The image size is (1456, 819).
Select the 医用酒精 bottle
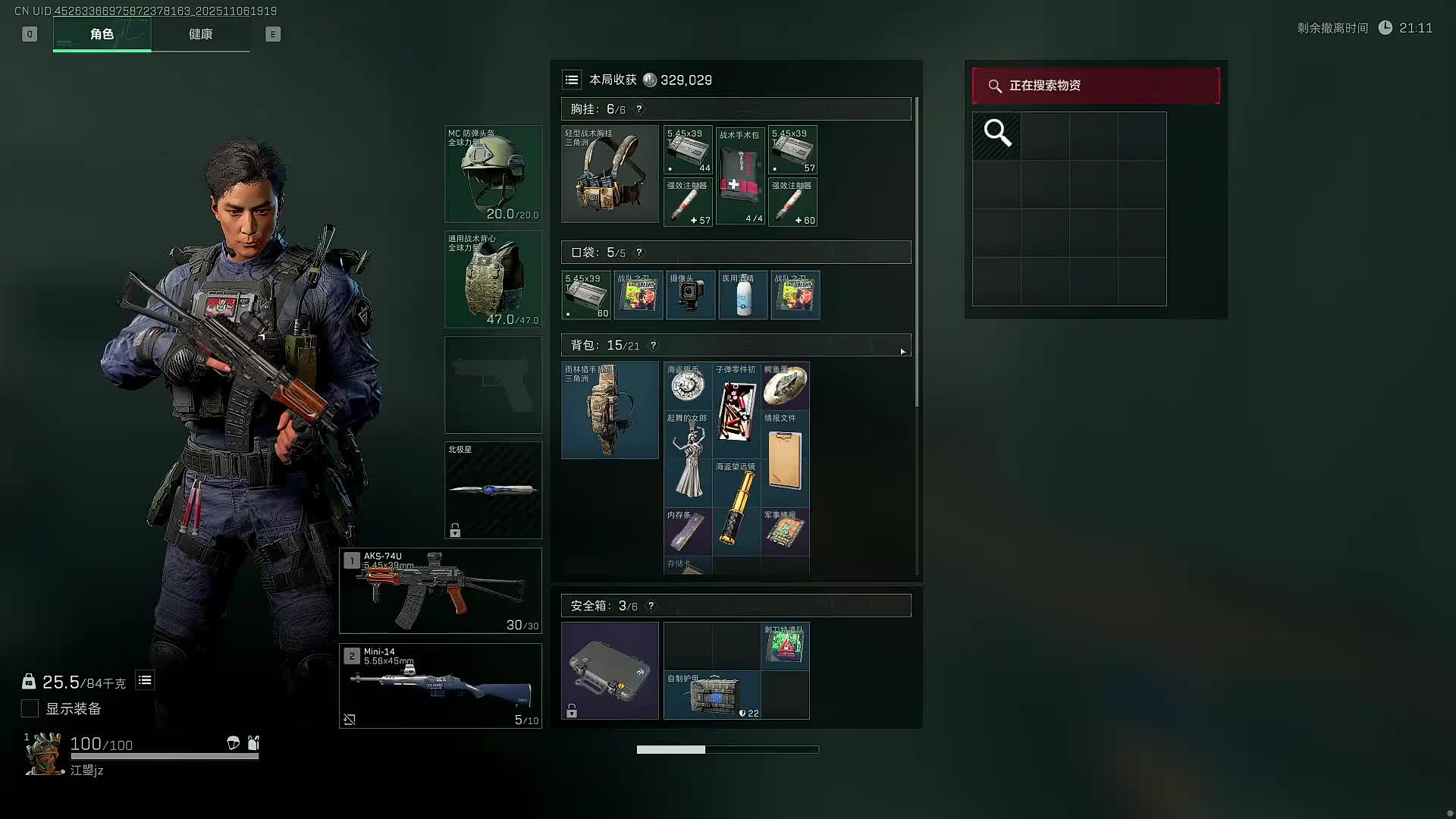pyautogui.click(x=742, y=295)
